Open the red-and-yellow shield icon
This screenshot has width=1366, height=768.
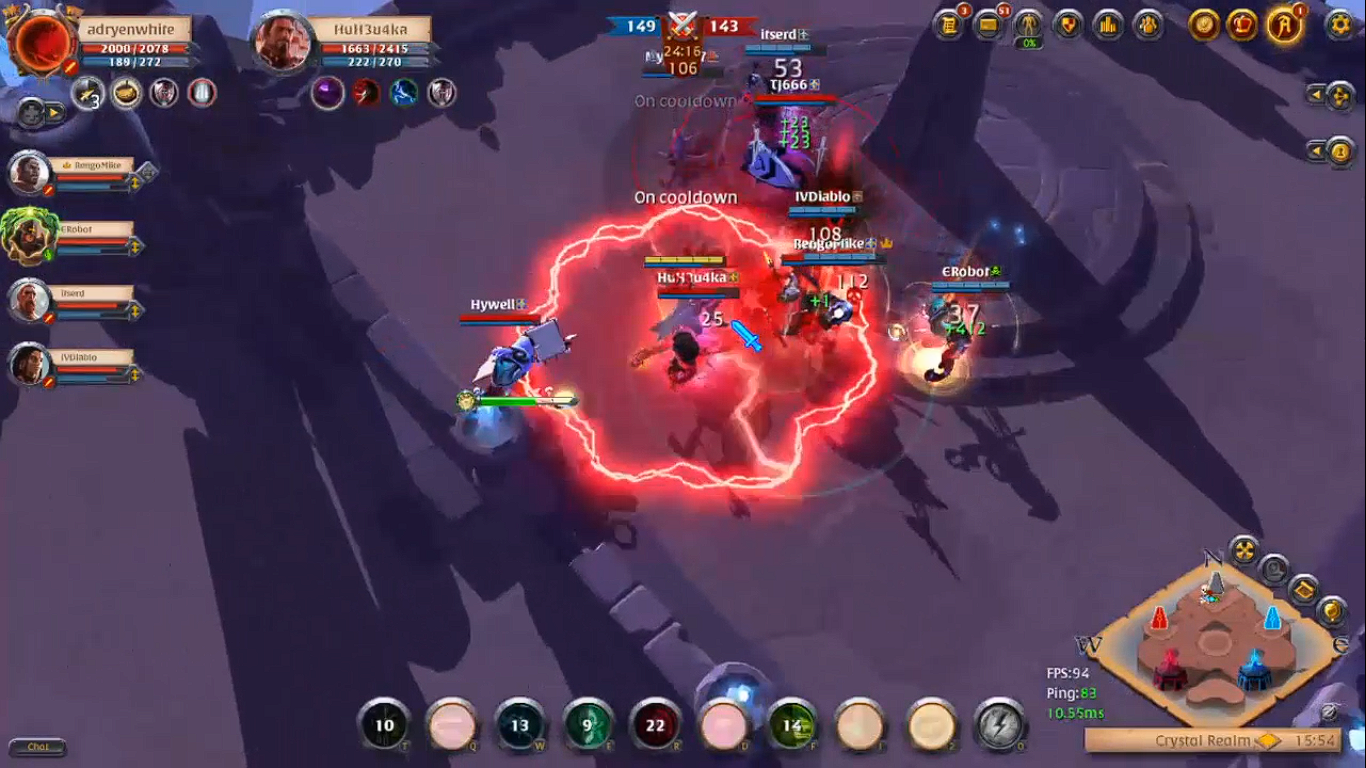pos(1068,24)
